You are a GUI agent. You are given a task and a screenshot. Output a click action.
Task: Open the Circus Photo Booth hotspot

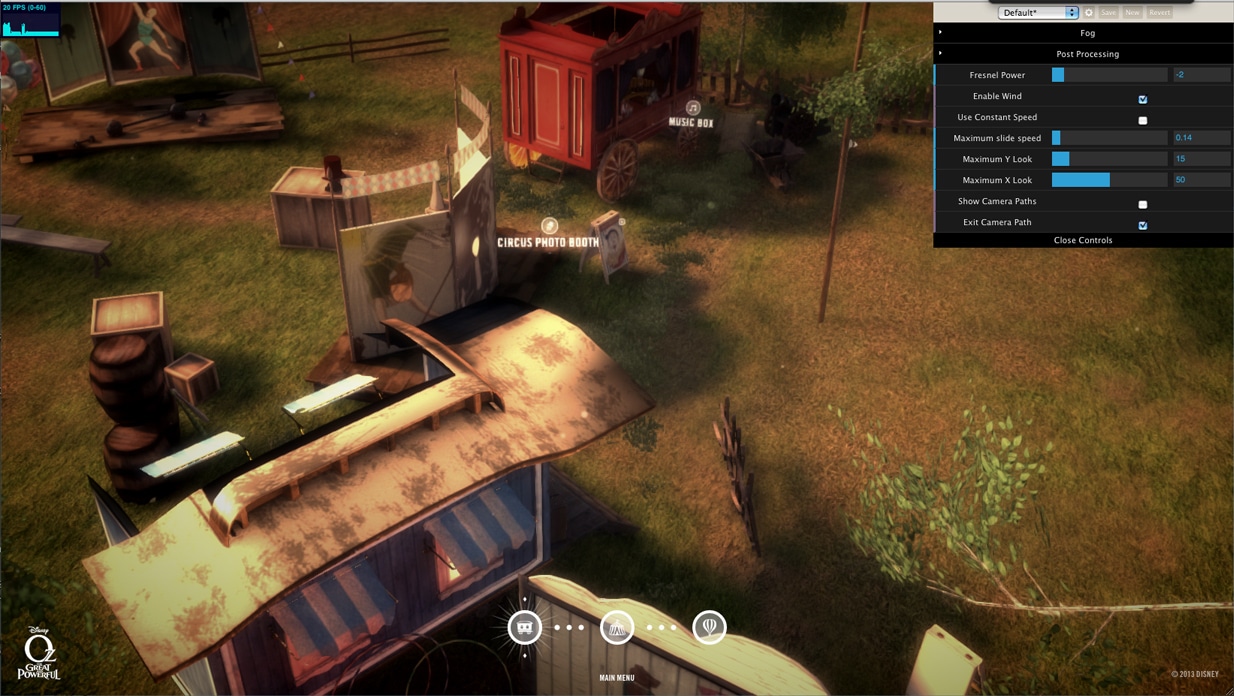click(549, 227)
